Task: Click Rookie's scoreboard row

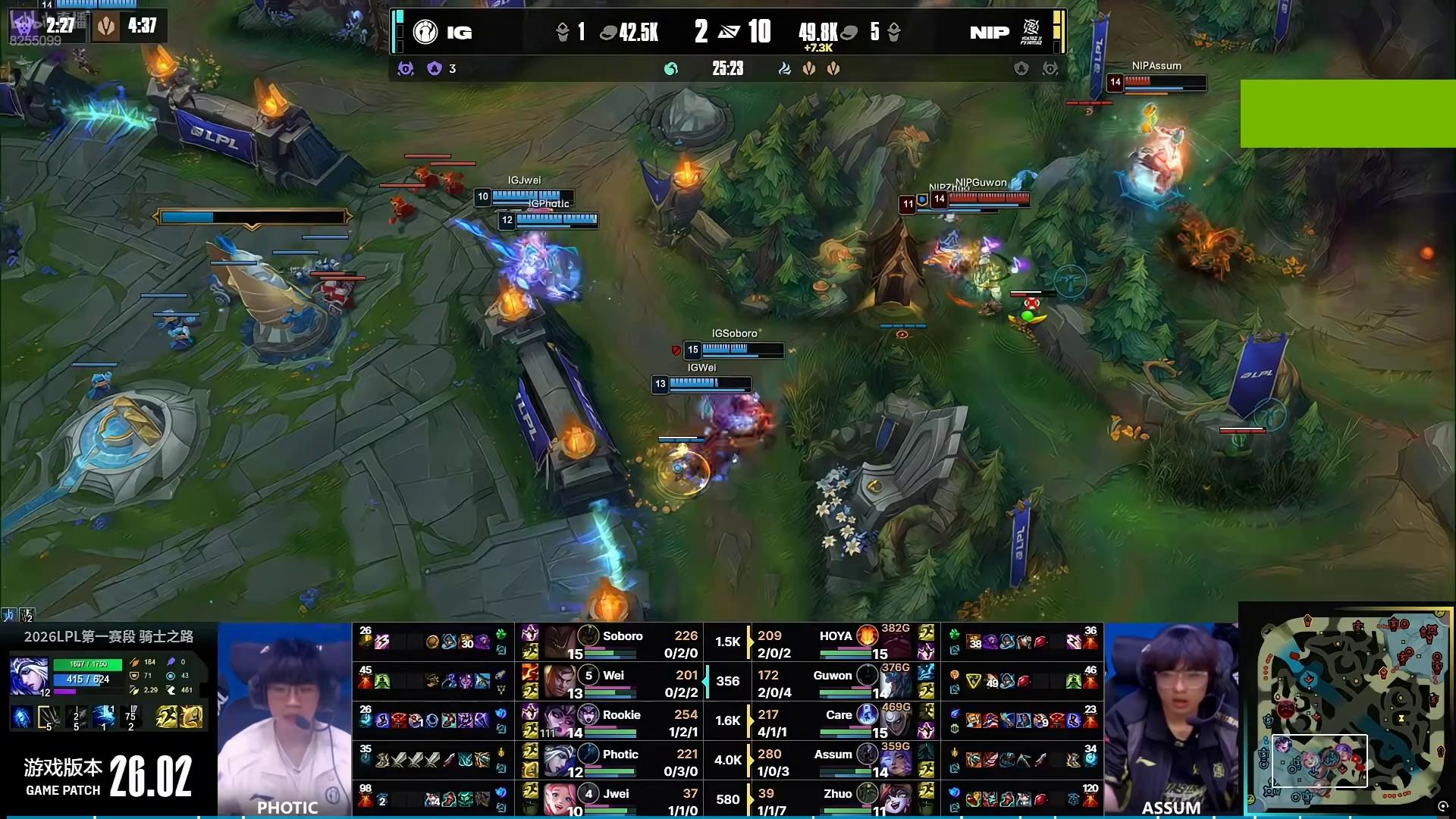Action: pos(622,721)
